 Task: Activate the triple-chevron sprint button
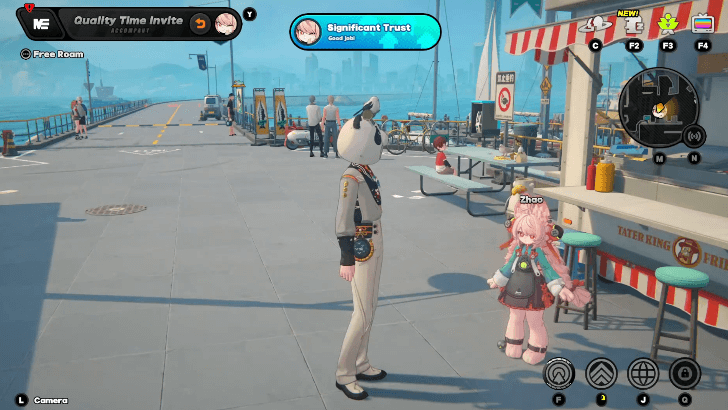tap(601, 373)
